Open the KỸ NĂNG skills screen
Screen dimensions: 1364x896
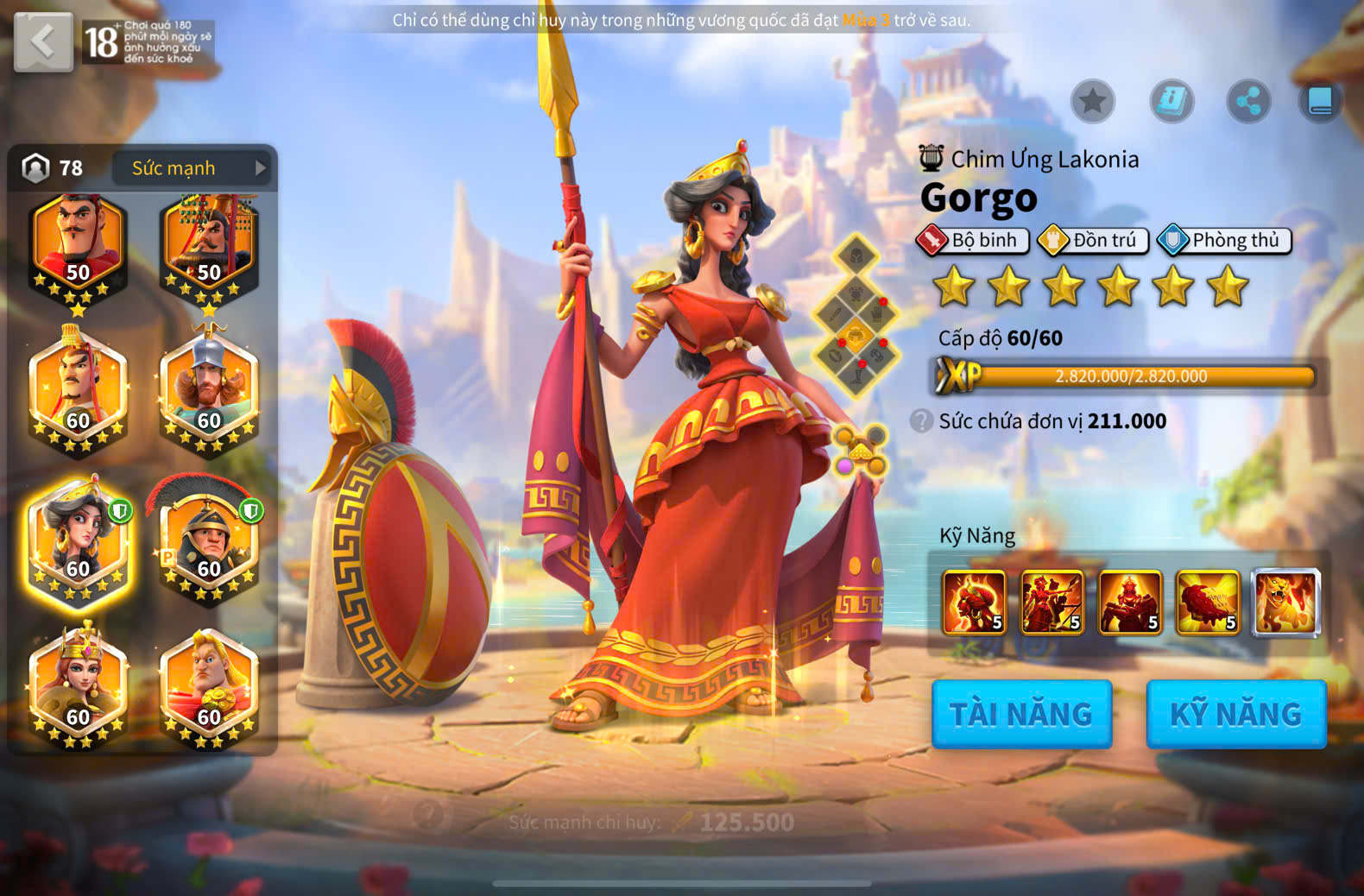[x=1235, y=714]
